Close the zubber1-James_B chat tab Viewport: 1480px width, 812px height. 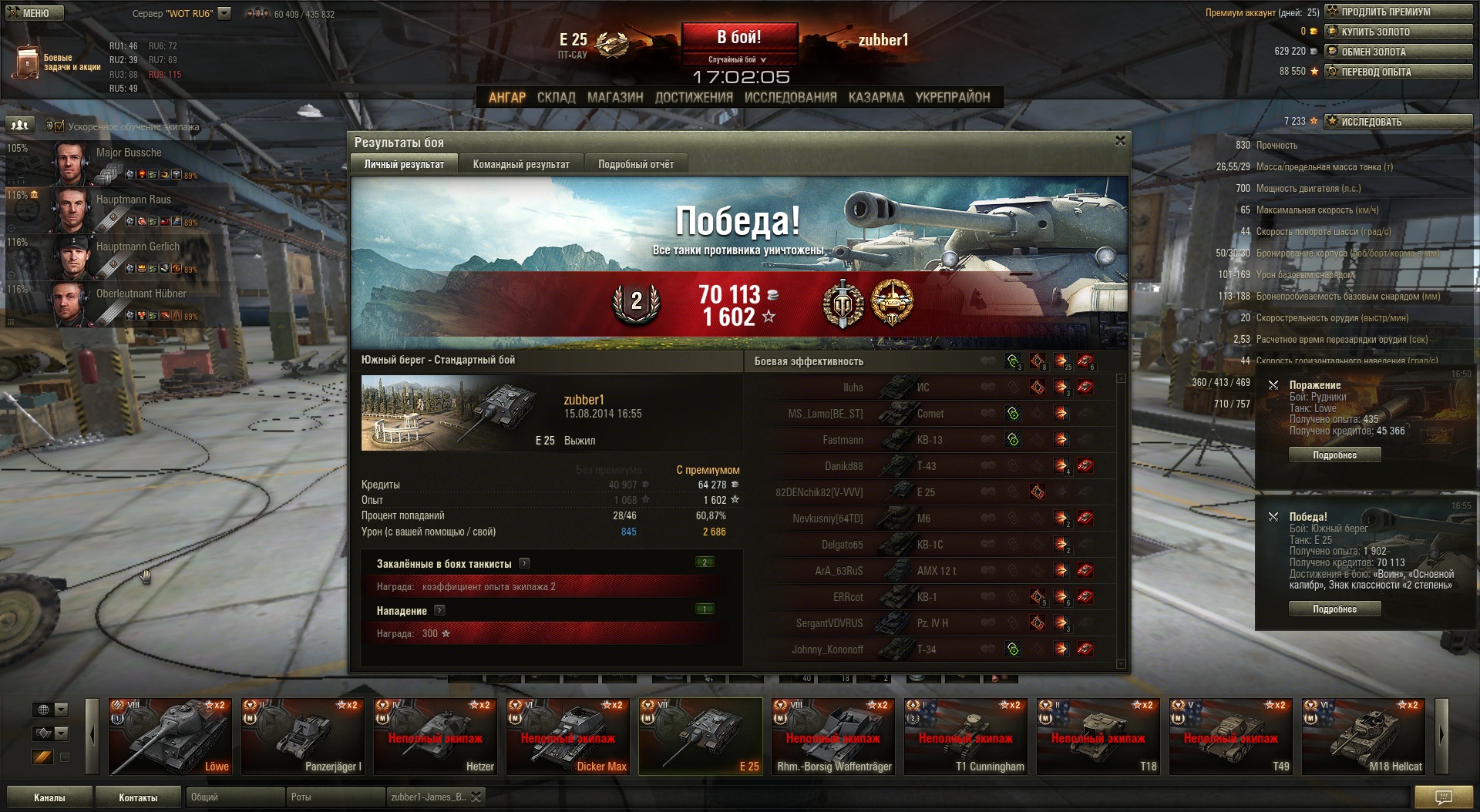click(476, 797)
